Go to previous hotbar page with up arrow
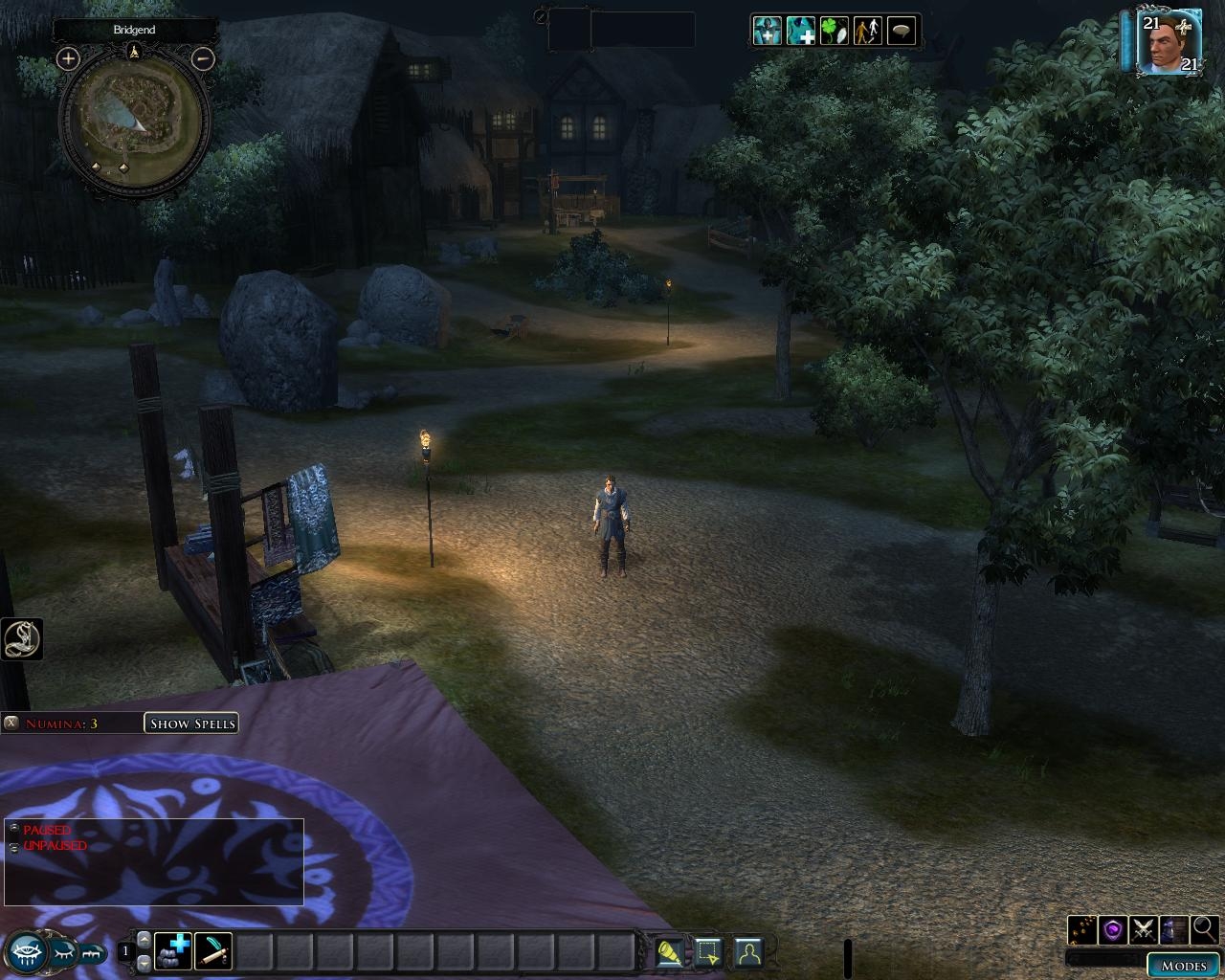 point(145,940)
